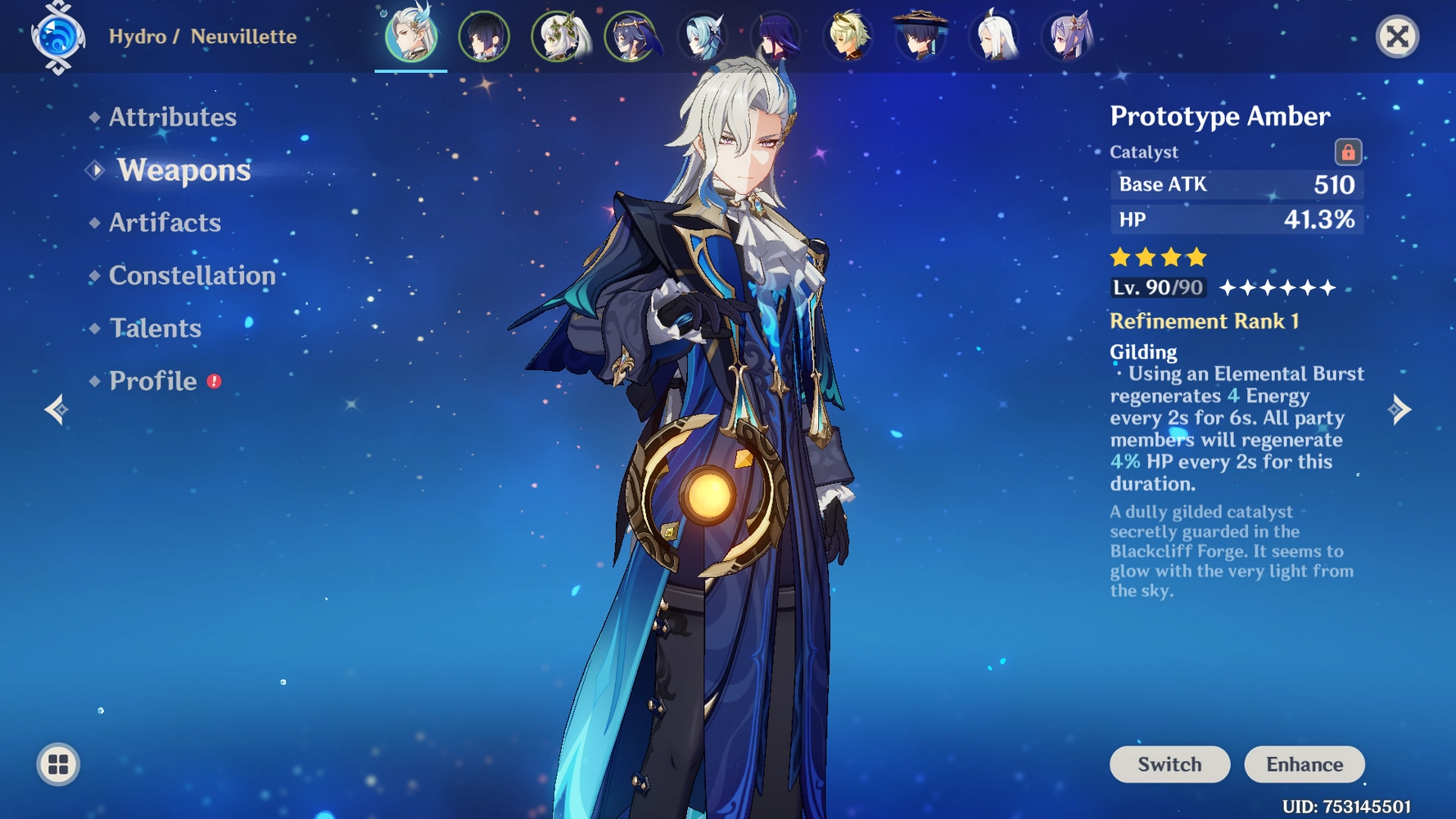Select Neuvillette's portrait in the character row
Screen dimensions: 1456x819
pyautogui.click(x=411, y=37)
